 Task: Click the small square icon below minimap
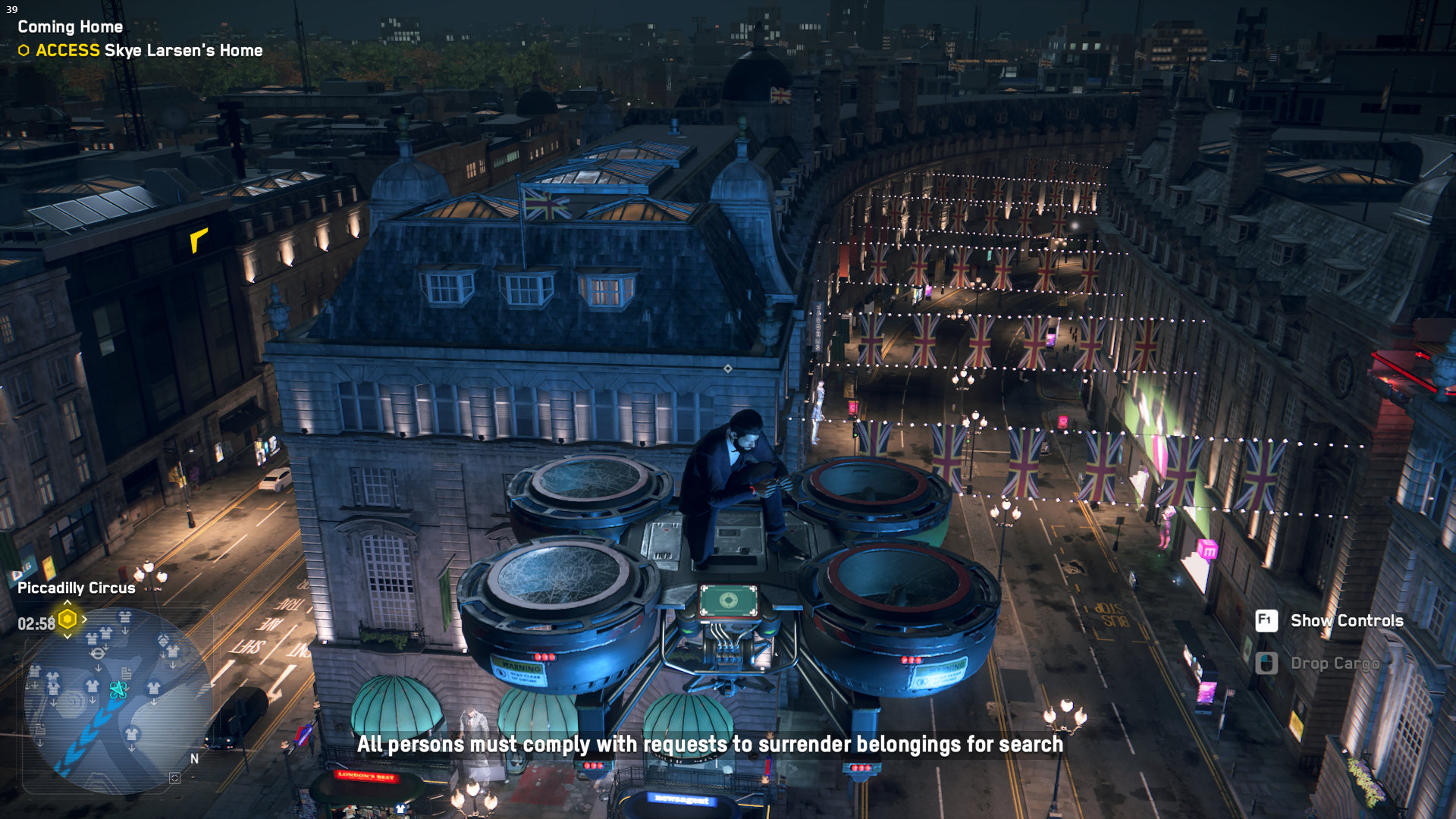click(174, 778)
